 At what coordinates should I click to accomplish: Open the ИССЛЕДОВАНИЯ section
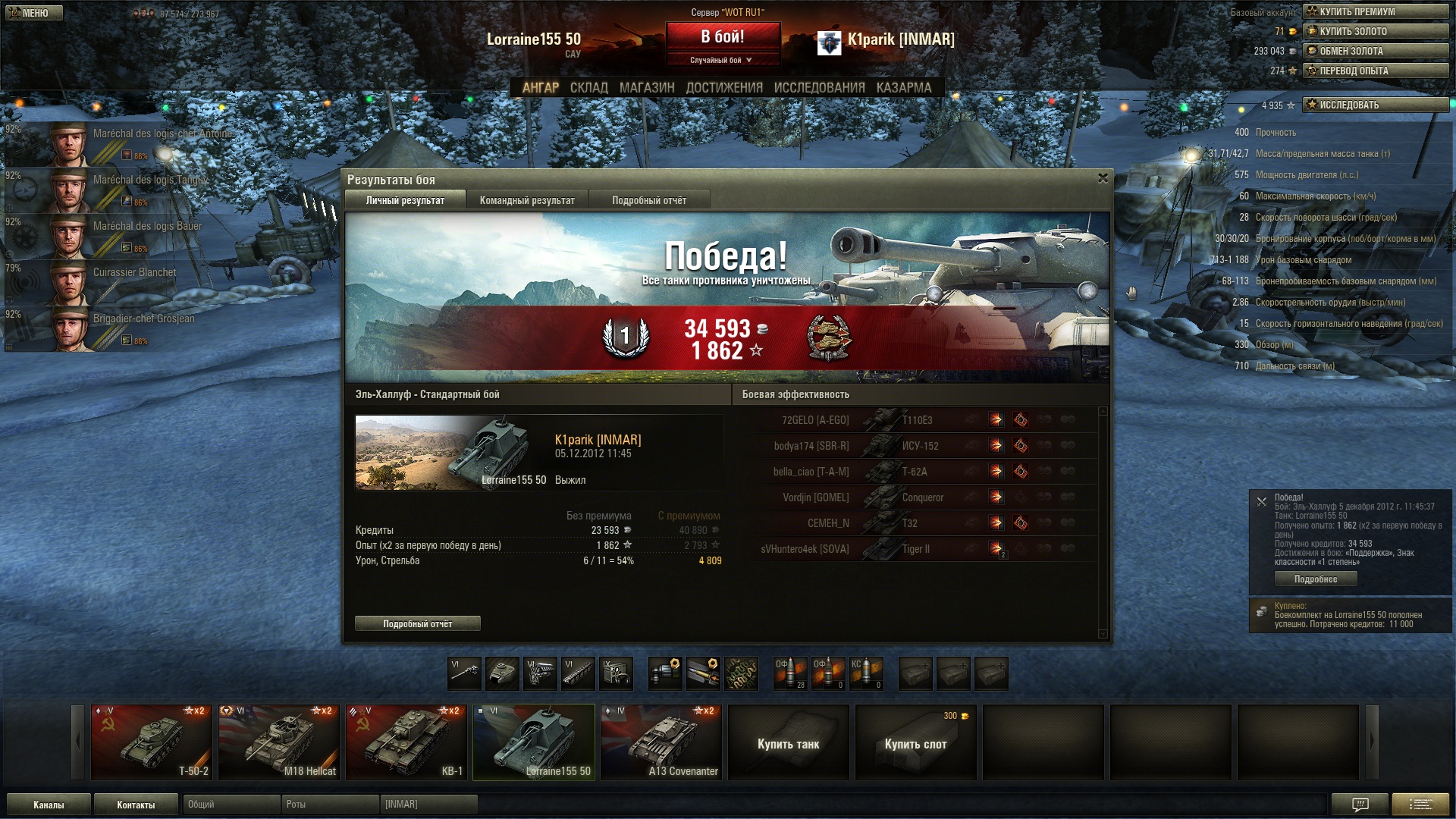(x=819, y=88)
